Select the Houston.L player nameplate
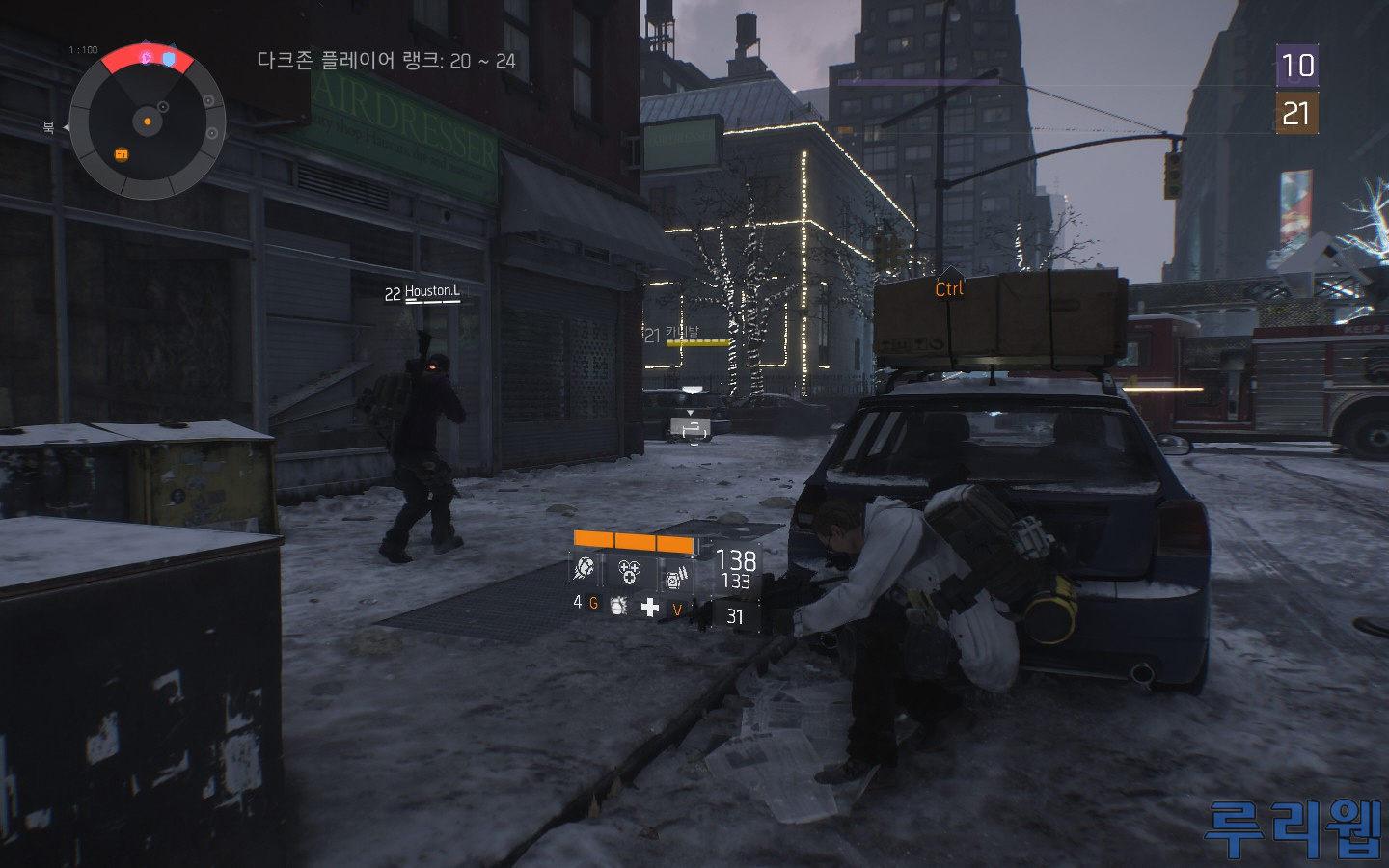The height and width of the screenshot is (868, 1389). pos(431,291)
